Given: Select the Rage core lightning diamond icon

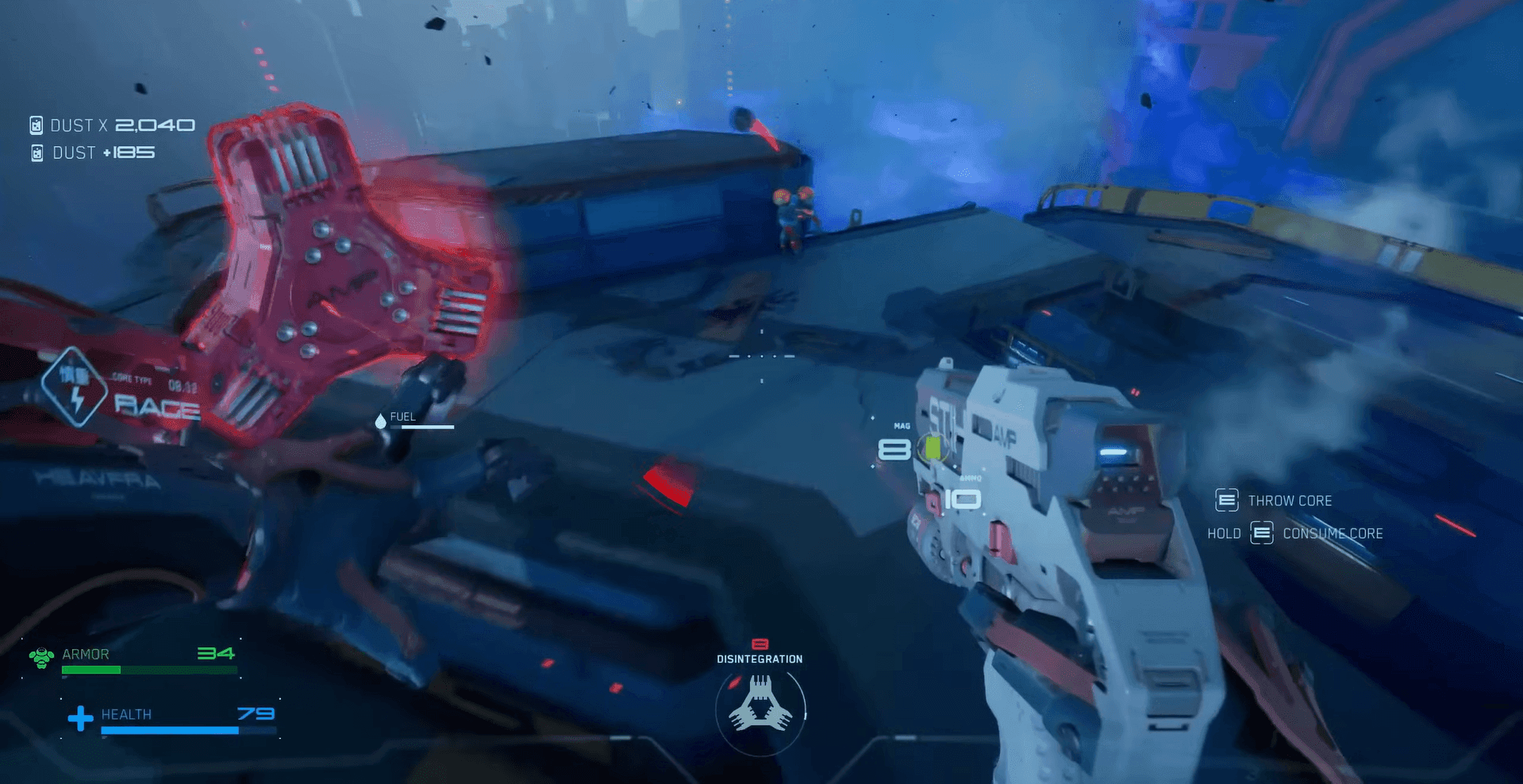Looking at the screenshot, I should pos(76,387).
